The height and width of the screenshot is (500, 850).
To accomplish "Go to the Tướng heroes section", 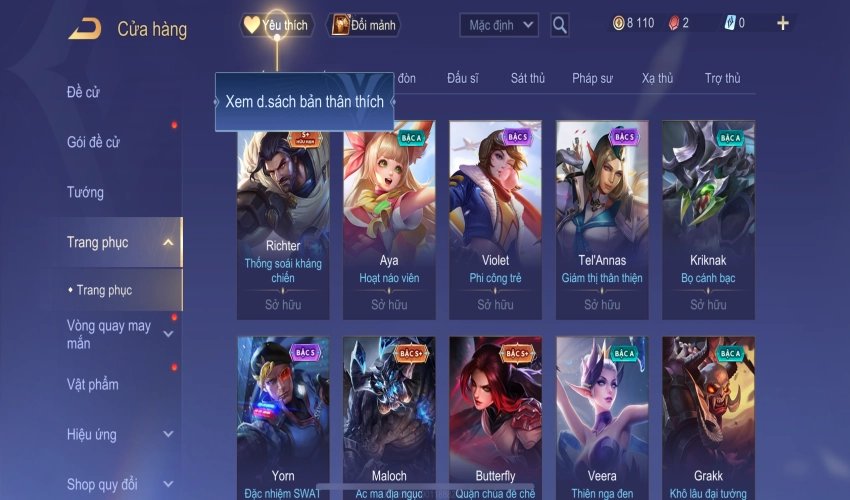I will point(85,192).
